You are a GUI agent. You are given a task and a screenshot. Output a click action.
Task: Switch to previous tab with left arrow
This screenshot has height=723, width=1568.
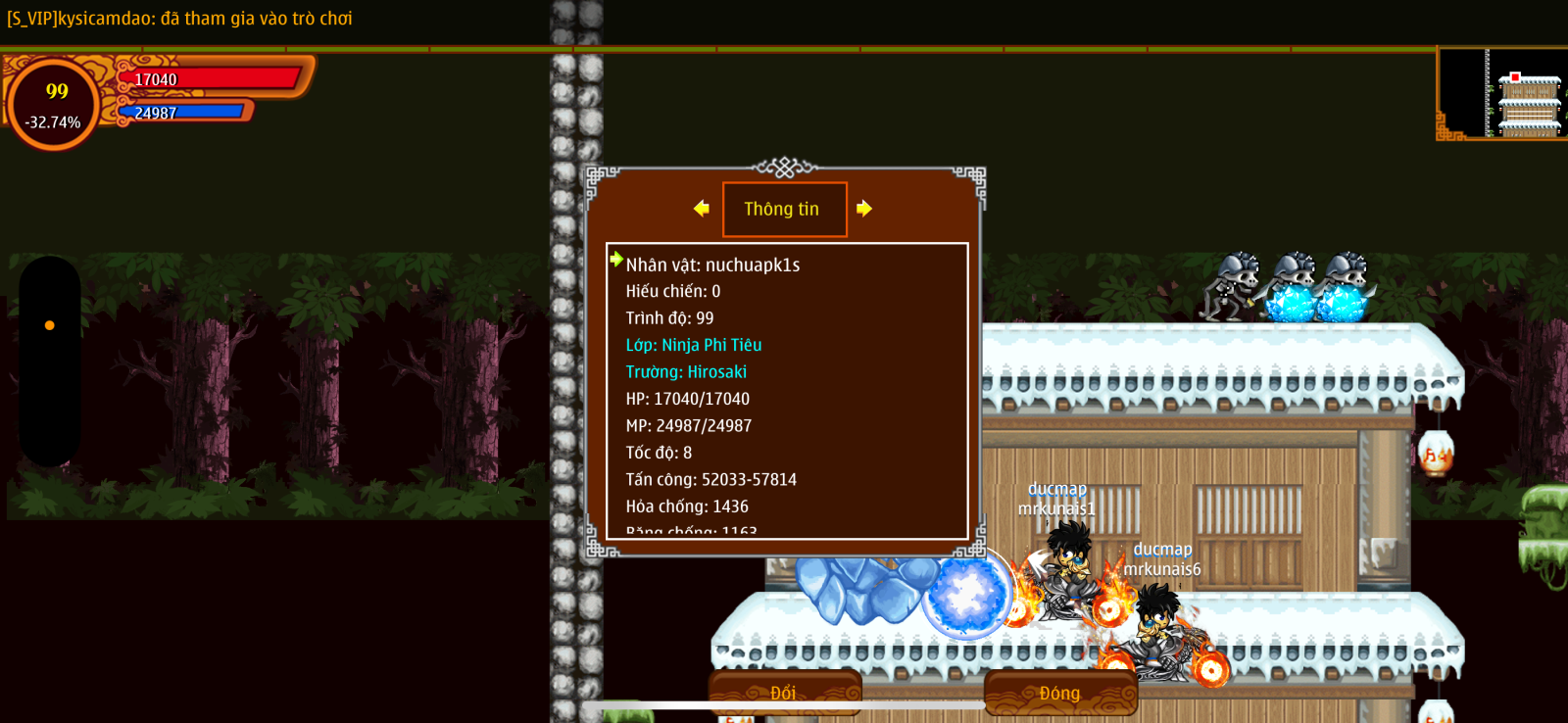click(x=701, y=209)
